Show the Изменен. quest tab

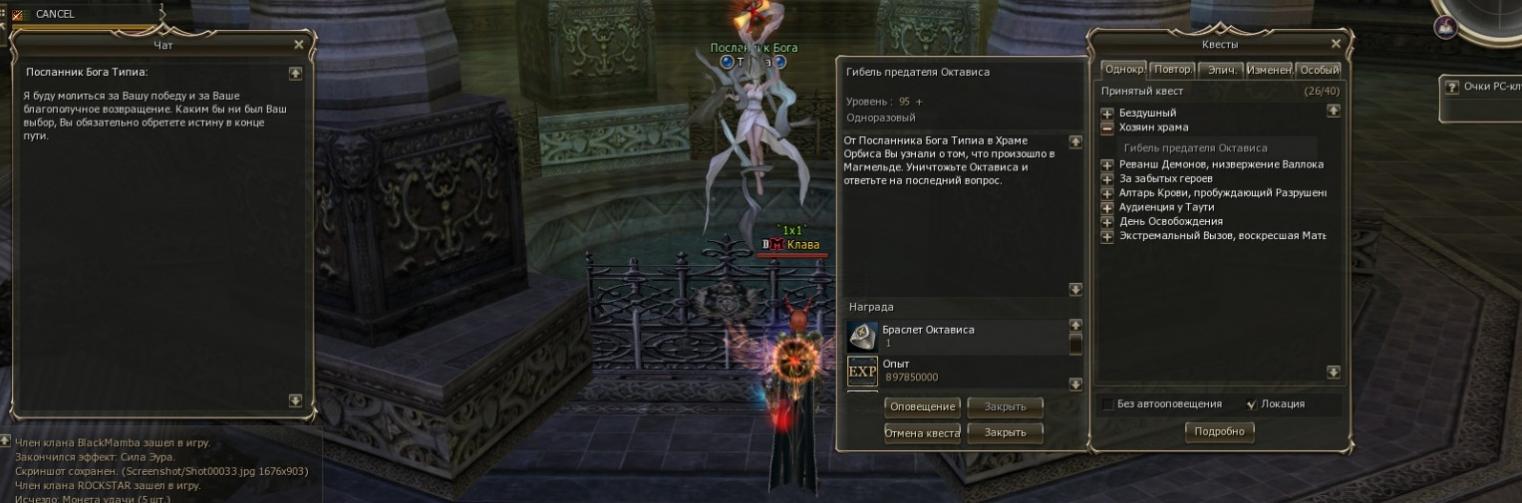1268,70
